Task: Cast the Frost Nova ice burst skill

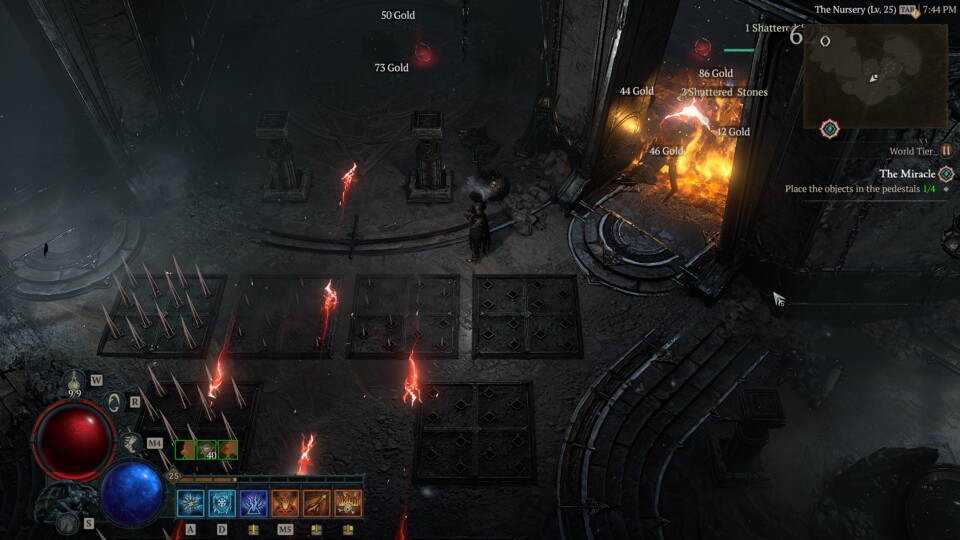Action: pos(191,503)
